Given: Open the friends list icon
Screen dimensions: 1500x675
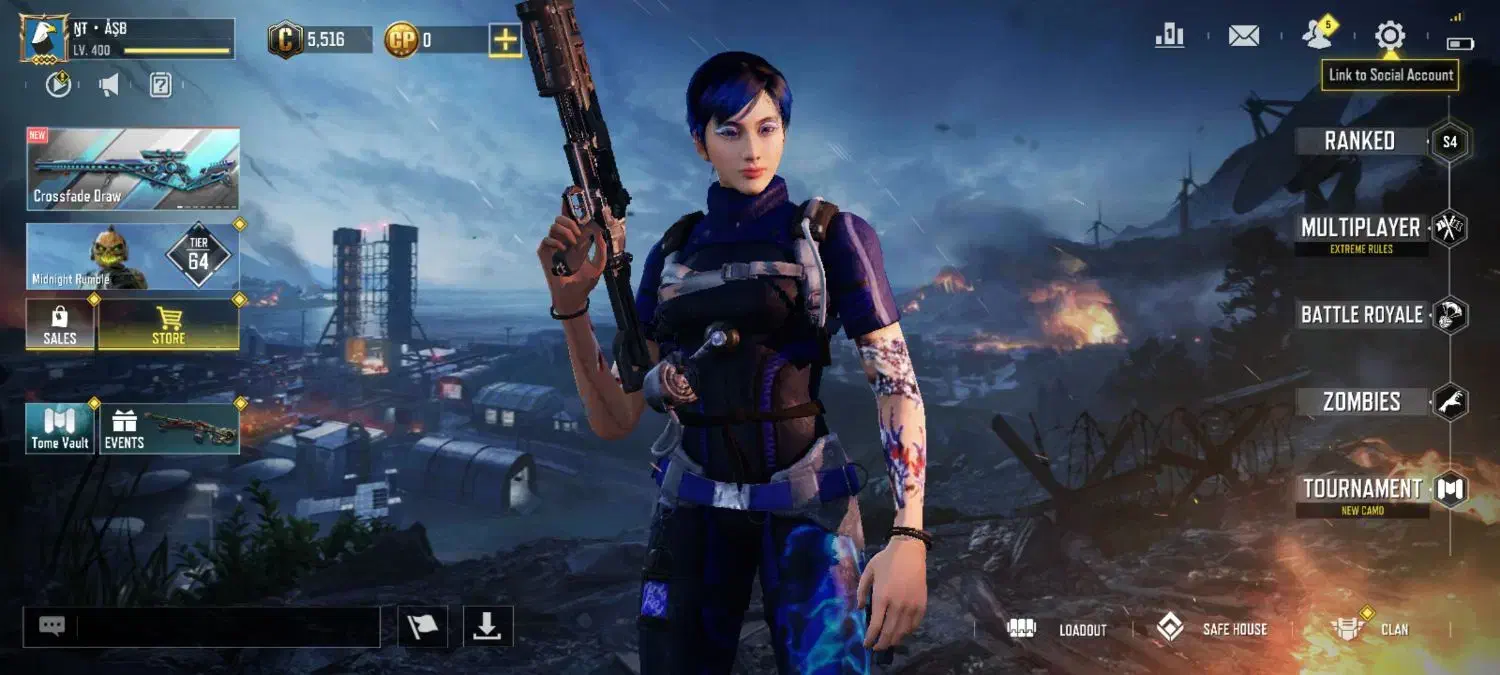Looking at the screenshot, I should (x=1317, y=37).
